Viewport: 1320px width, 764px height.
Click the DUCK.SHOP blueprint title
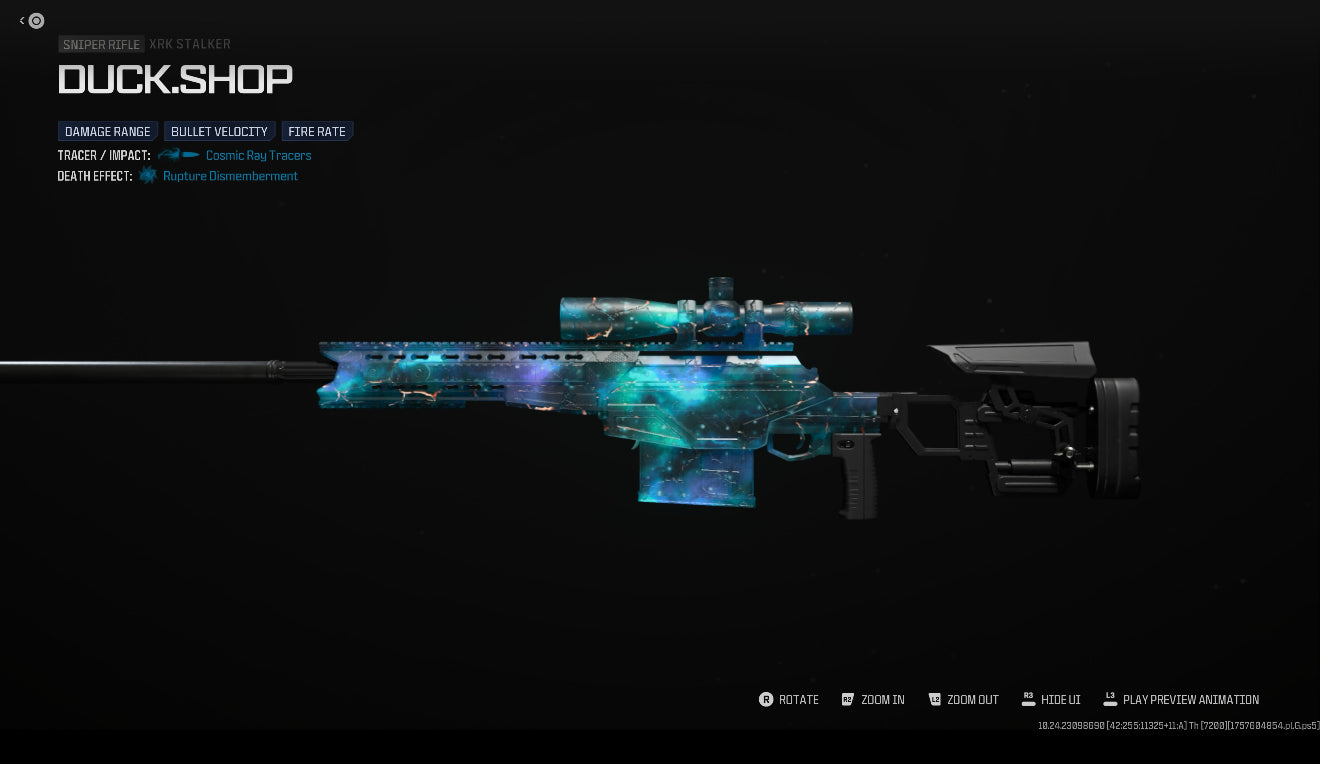tap(175, 79)
